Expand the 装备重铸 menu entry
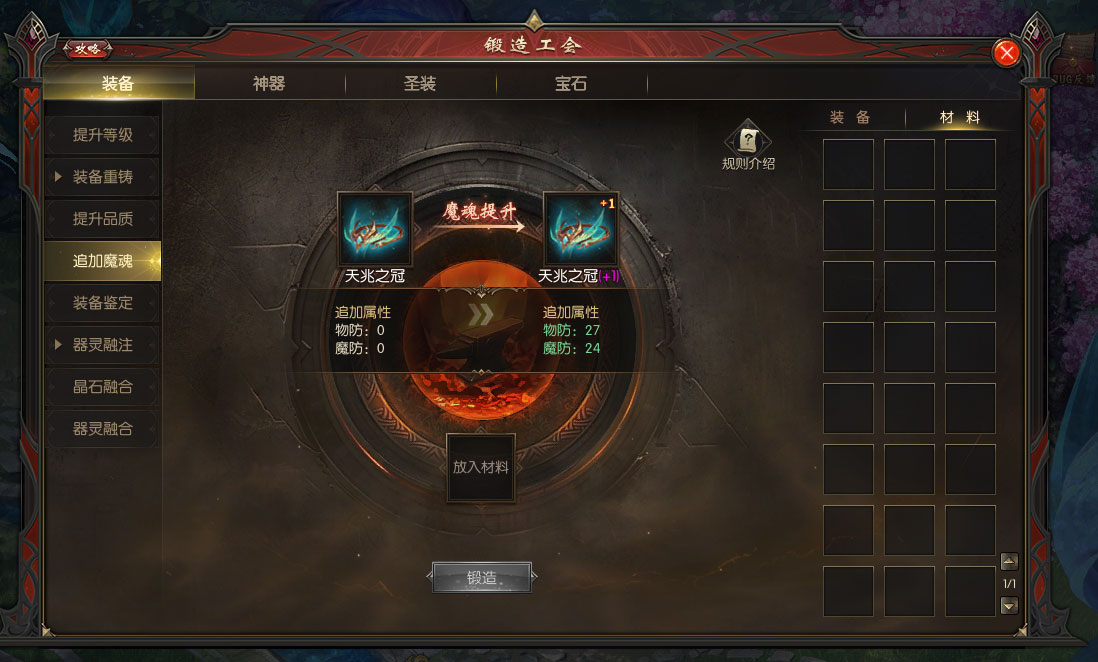 coord(103,177)
